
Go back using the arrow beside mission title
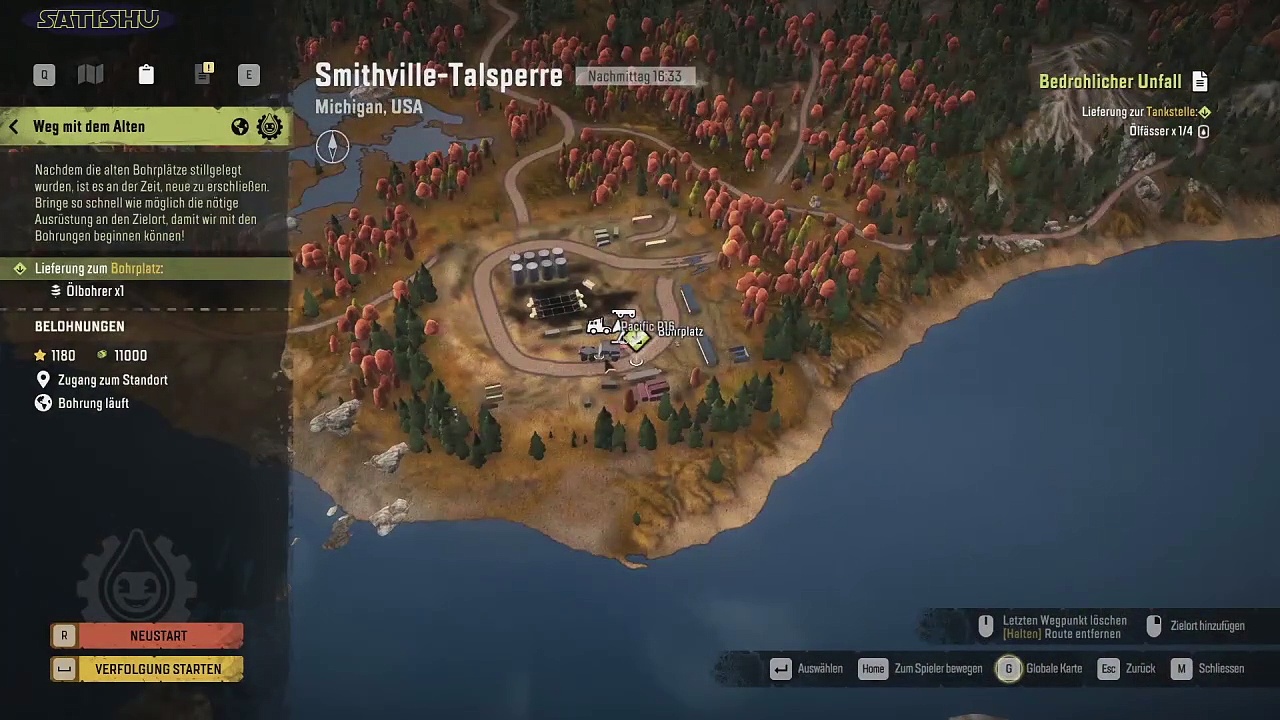coord(14,127)
